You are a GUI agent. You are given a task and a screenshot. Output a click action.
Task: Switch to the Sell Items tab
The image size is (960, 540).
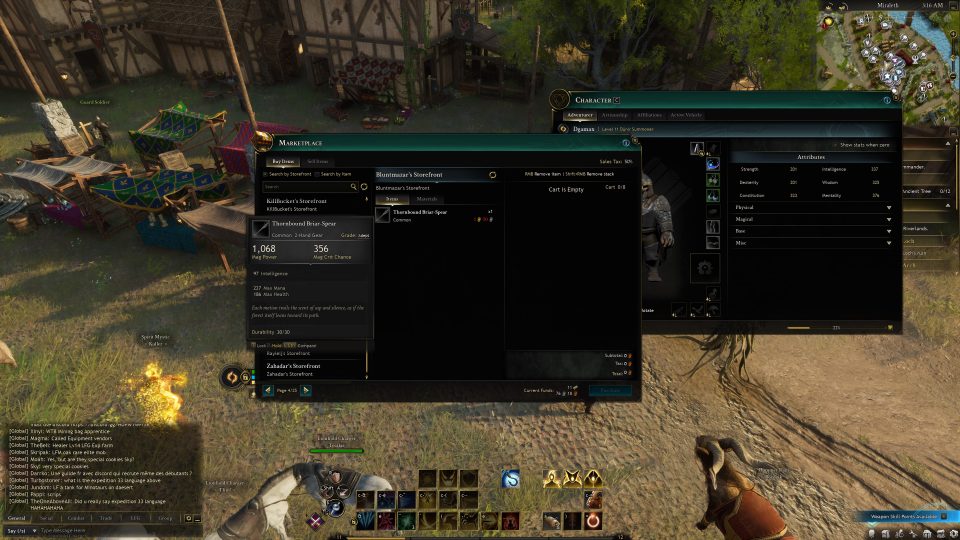317,161
